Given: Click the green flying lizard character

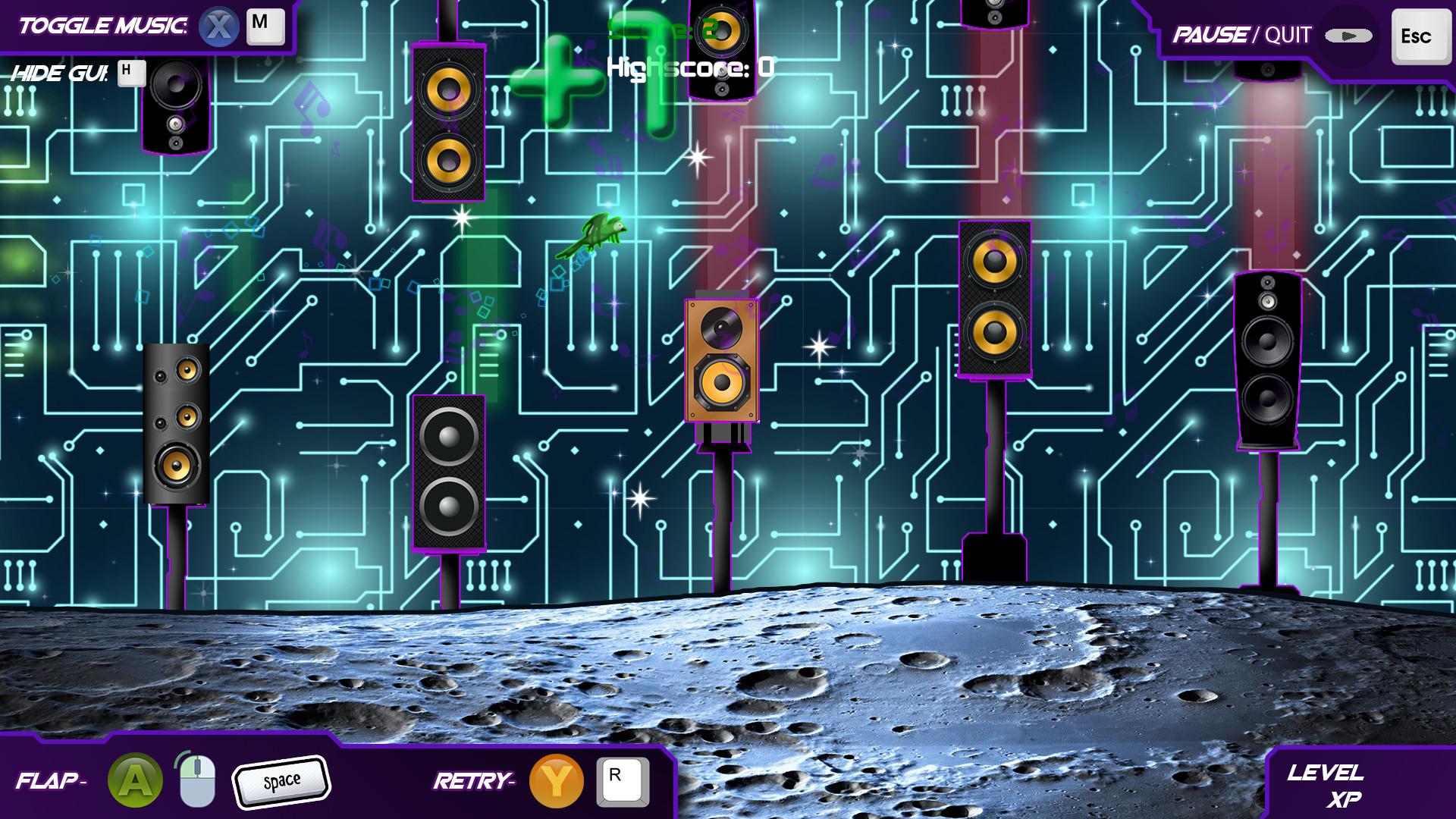Looking at the screenshot, I should (601, 231).
